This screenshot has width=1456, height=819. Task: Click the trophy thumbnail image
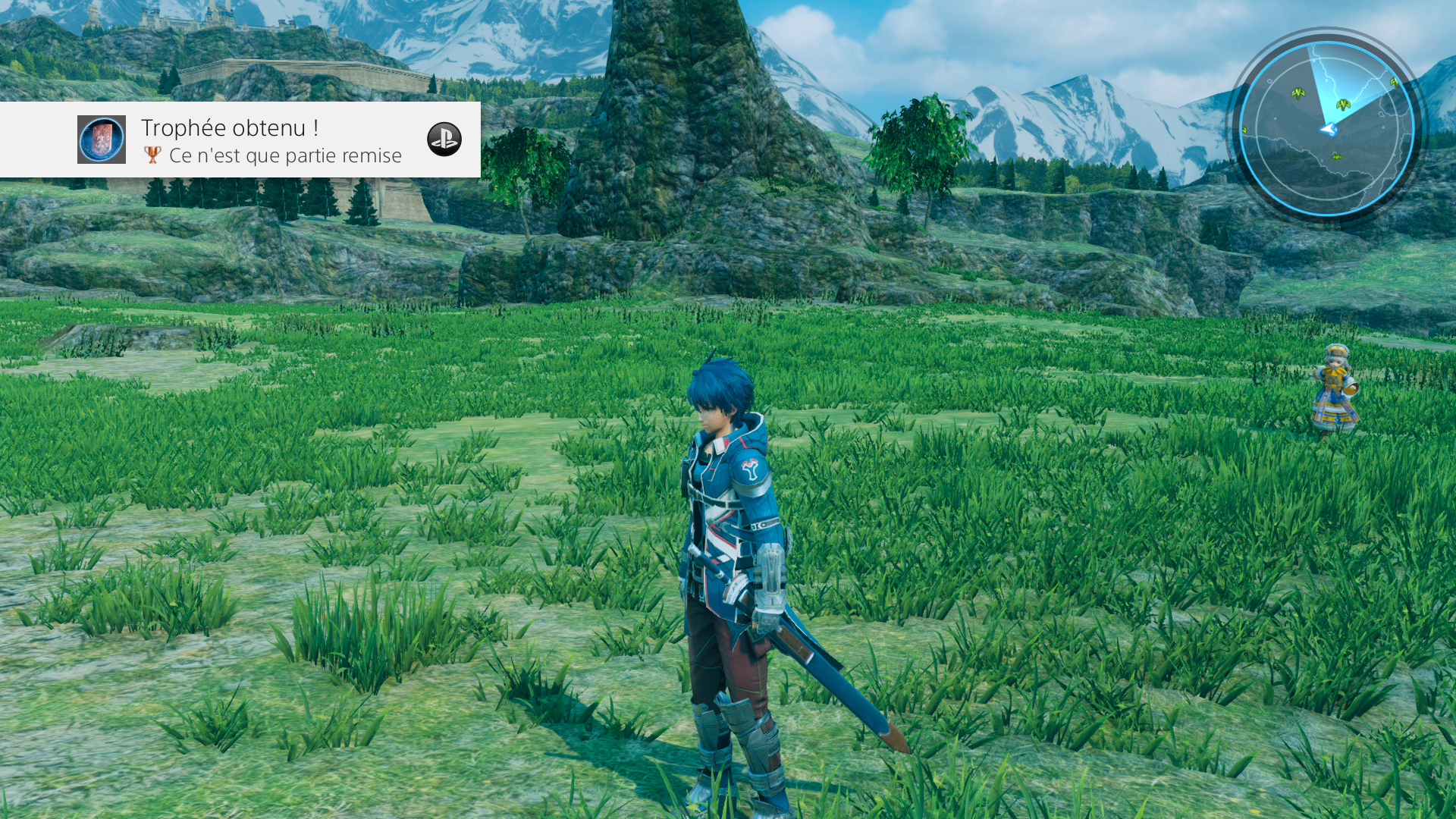coord(102,140)
